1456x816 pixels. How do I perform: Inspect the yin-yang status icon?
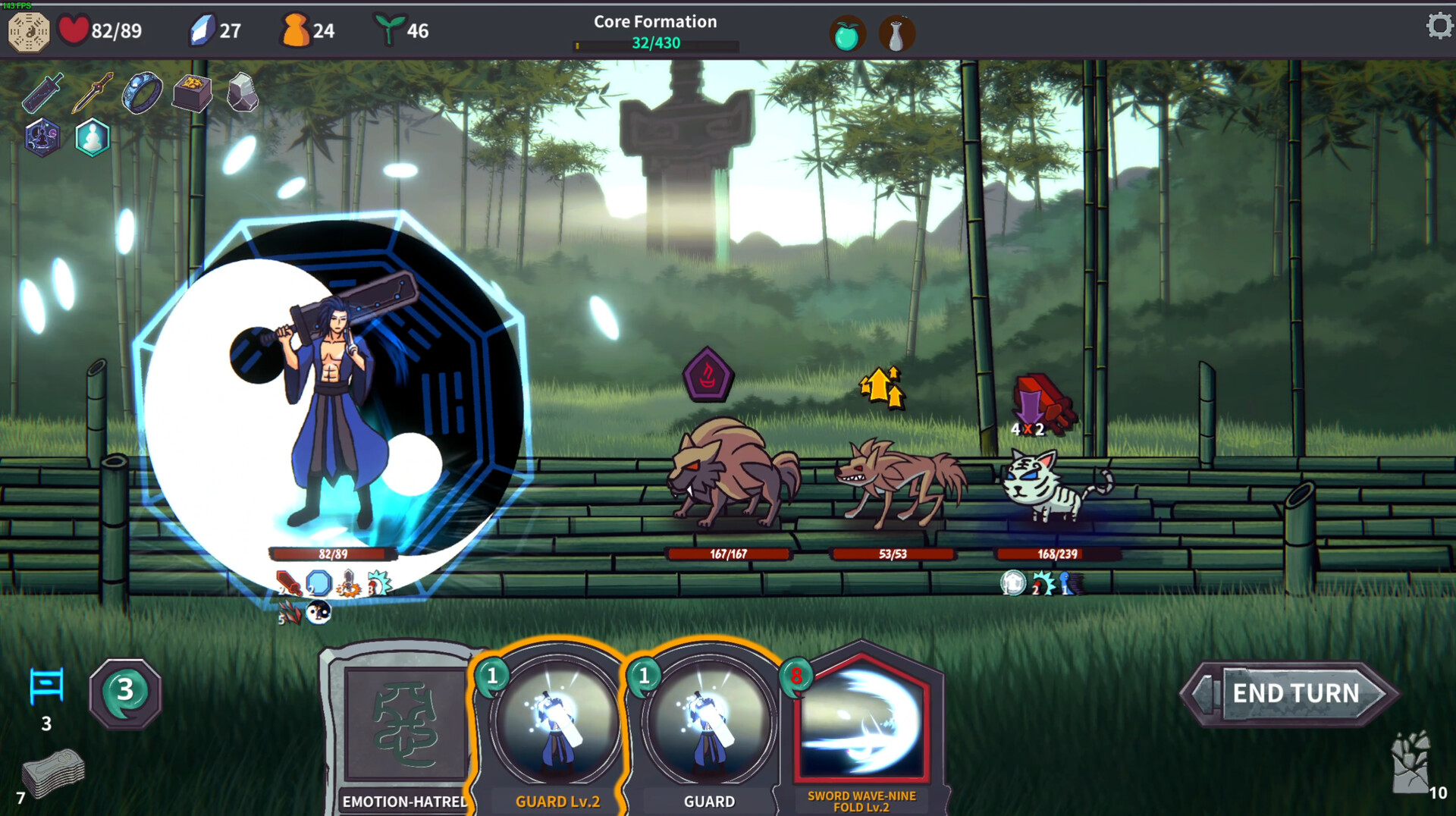click(318, 612)
